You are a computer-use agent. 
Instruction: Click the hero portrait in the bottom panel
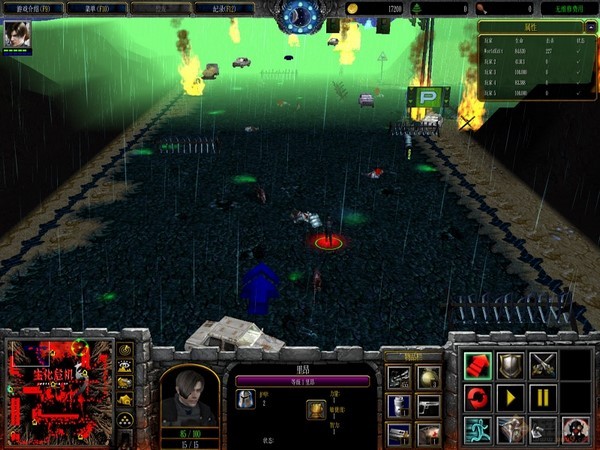point(189,395)
